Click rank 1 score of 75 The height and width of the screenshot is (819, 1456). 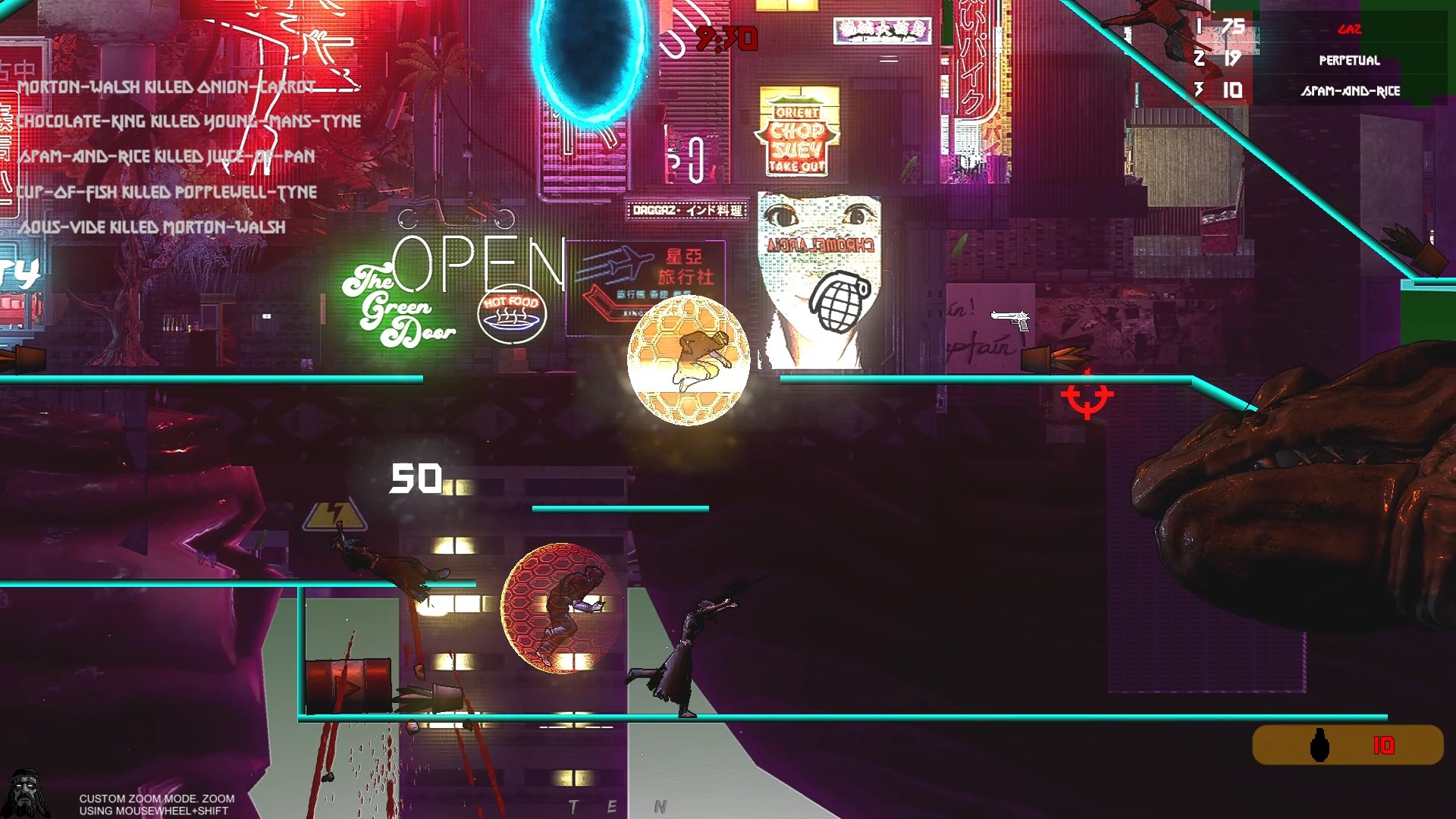pos(1232,27)
